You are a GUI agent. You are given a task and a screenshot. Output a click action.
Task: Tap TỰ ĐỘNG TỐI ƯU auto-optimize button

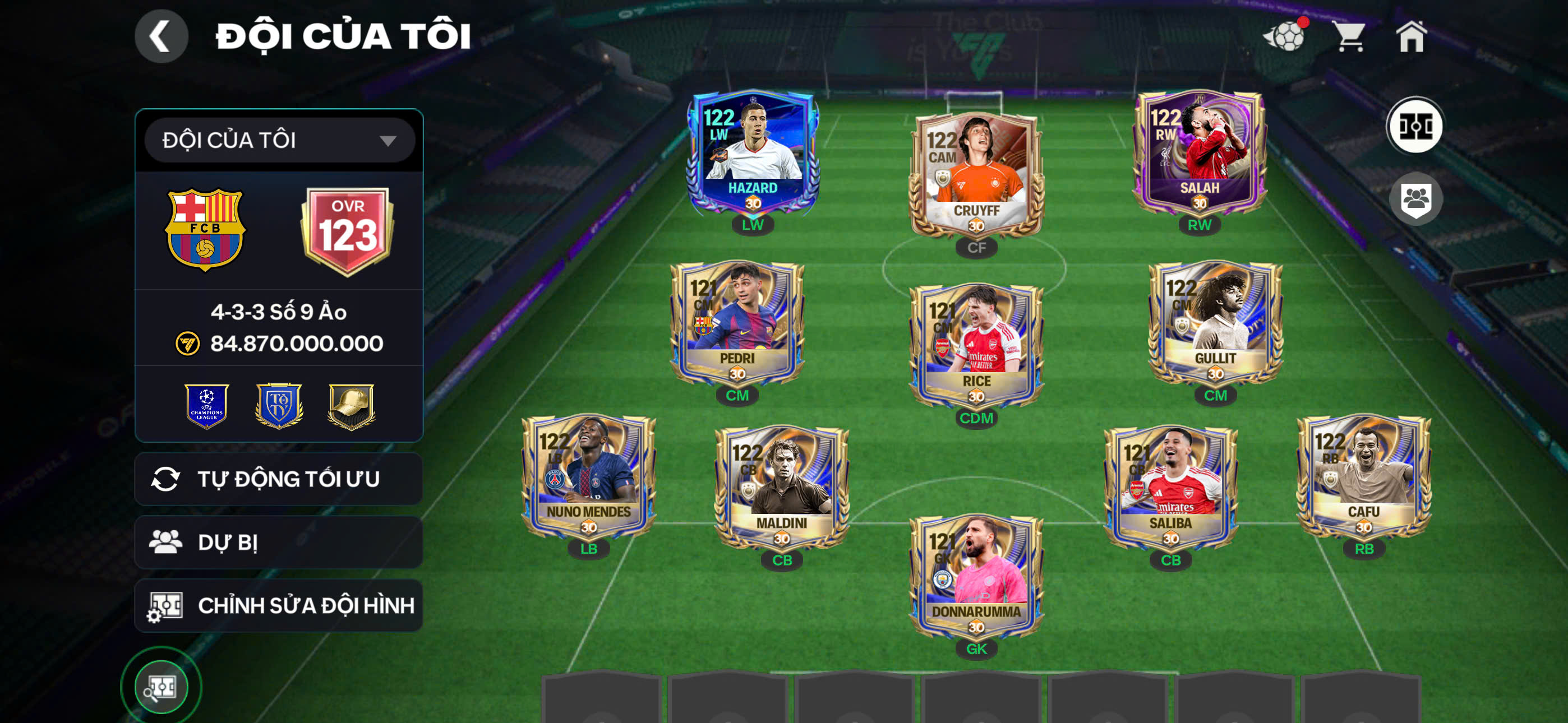point(279,479)
